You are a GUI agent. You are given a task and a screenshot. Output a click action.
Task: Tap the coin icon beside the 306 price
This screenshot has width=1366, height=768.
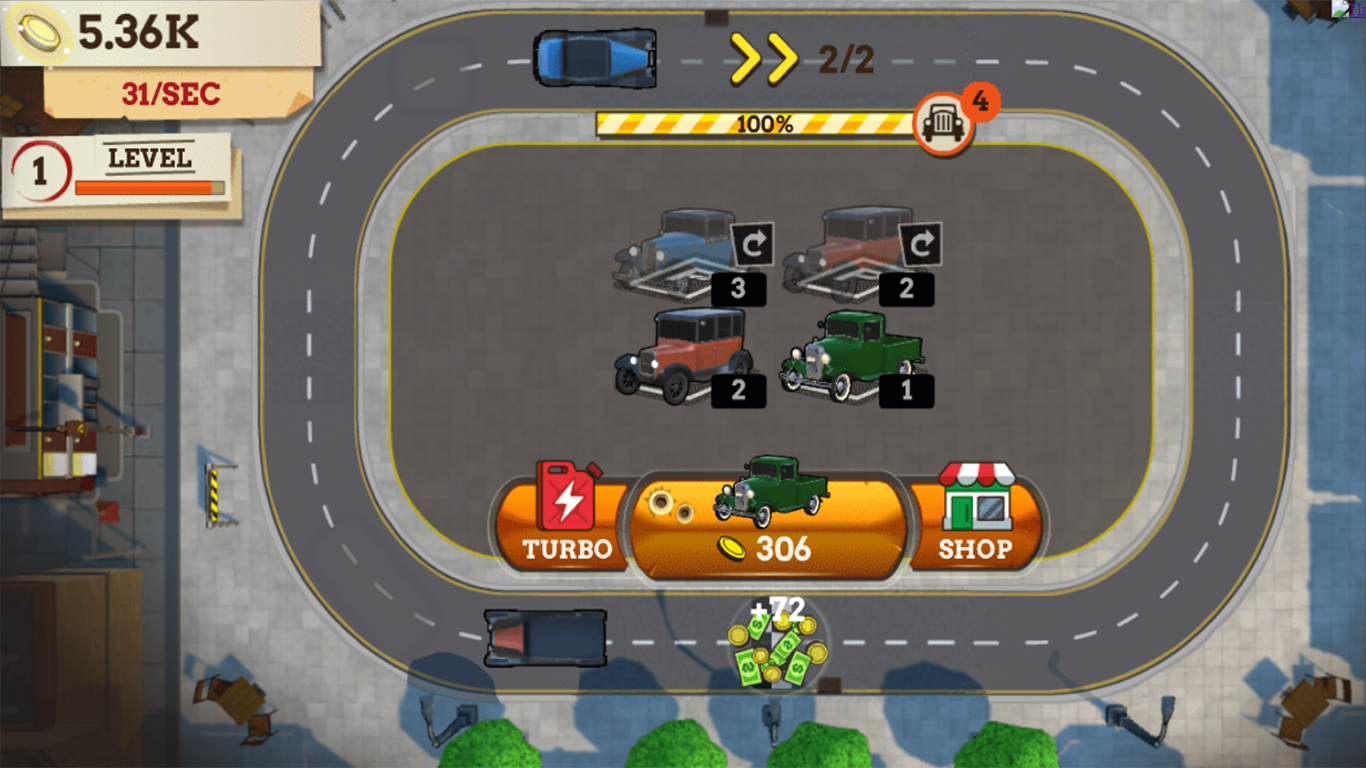coord(731,548)
